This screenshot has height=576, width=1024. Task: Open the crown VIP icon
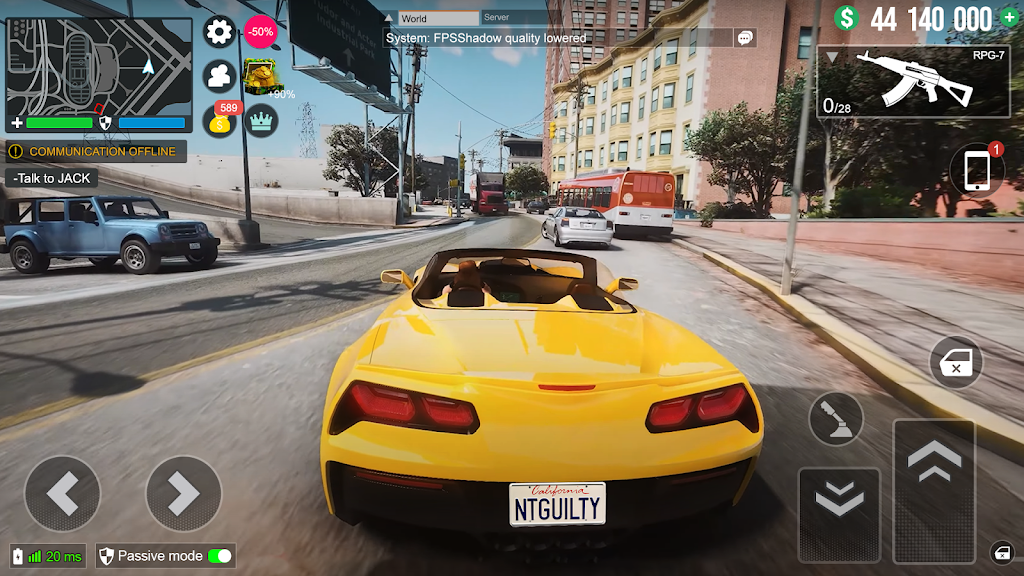click(x=261, y=120)
